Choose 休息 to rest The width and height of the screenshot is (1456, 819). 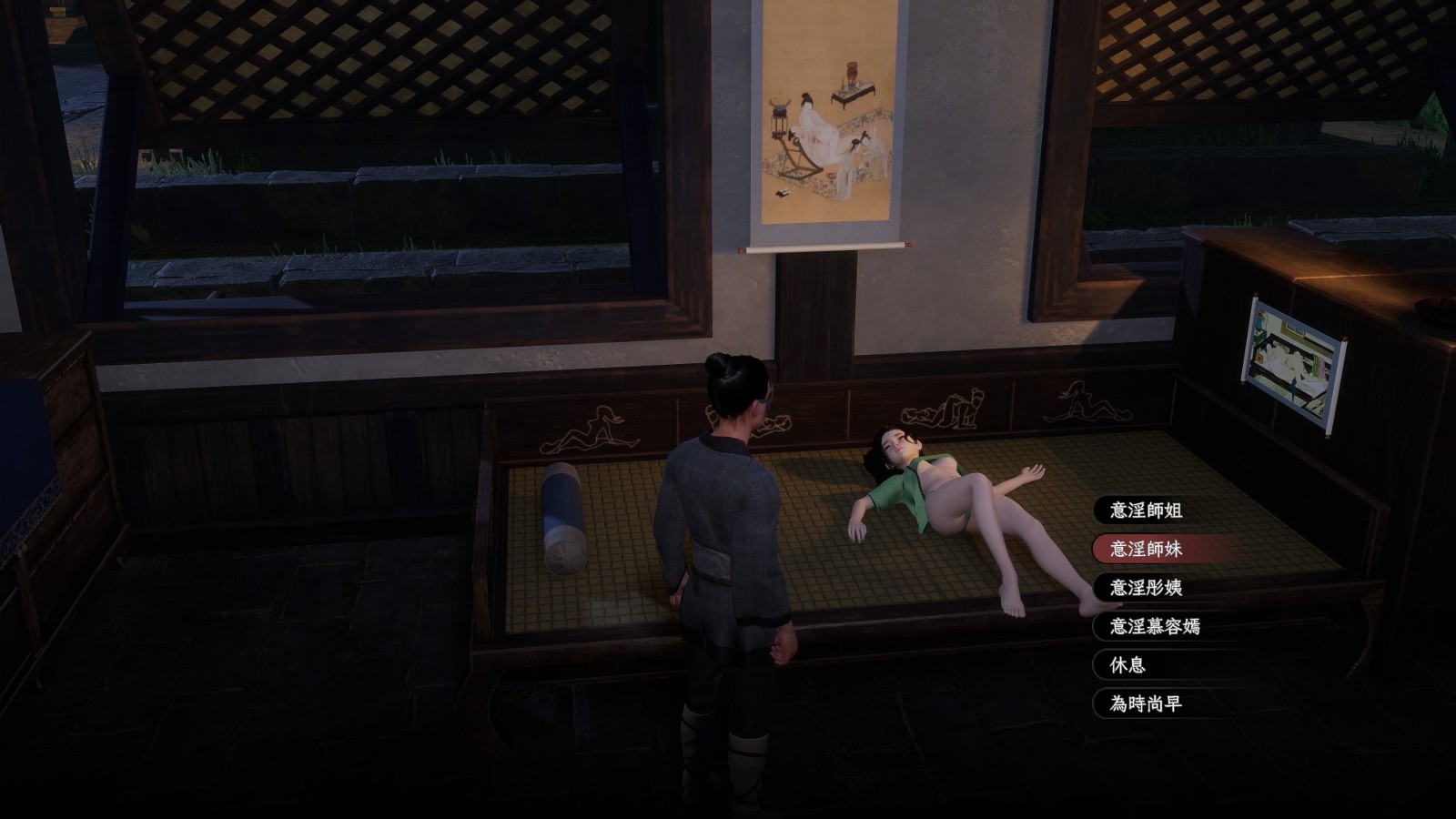click(x=1127, y=665)
